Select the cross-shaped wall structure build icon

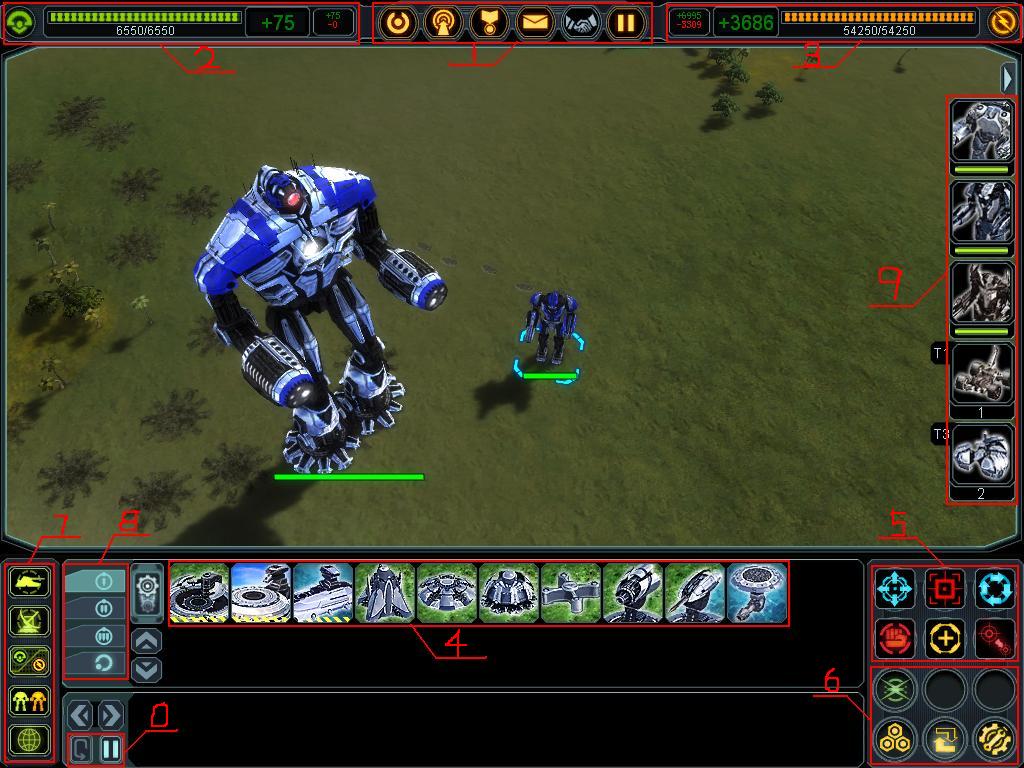(x=571, y=593)
